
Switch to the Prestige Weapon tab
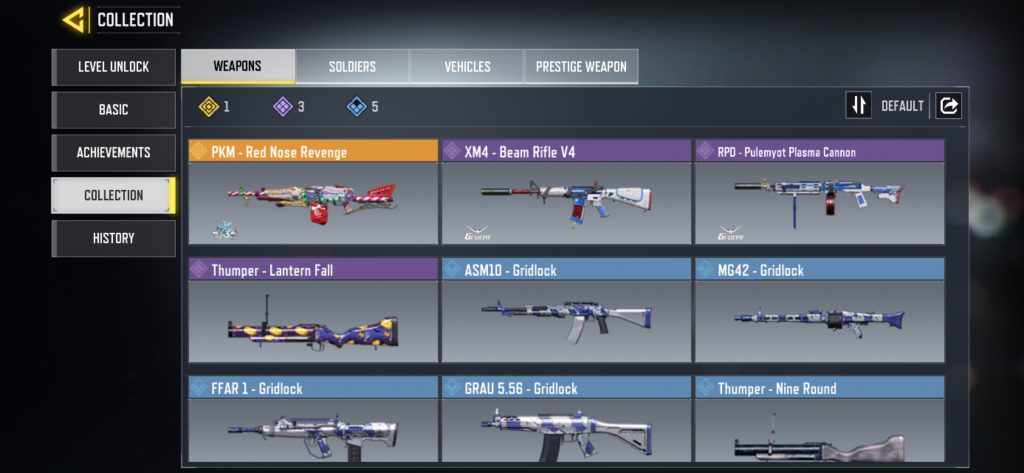[581, 67]
